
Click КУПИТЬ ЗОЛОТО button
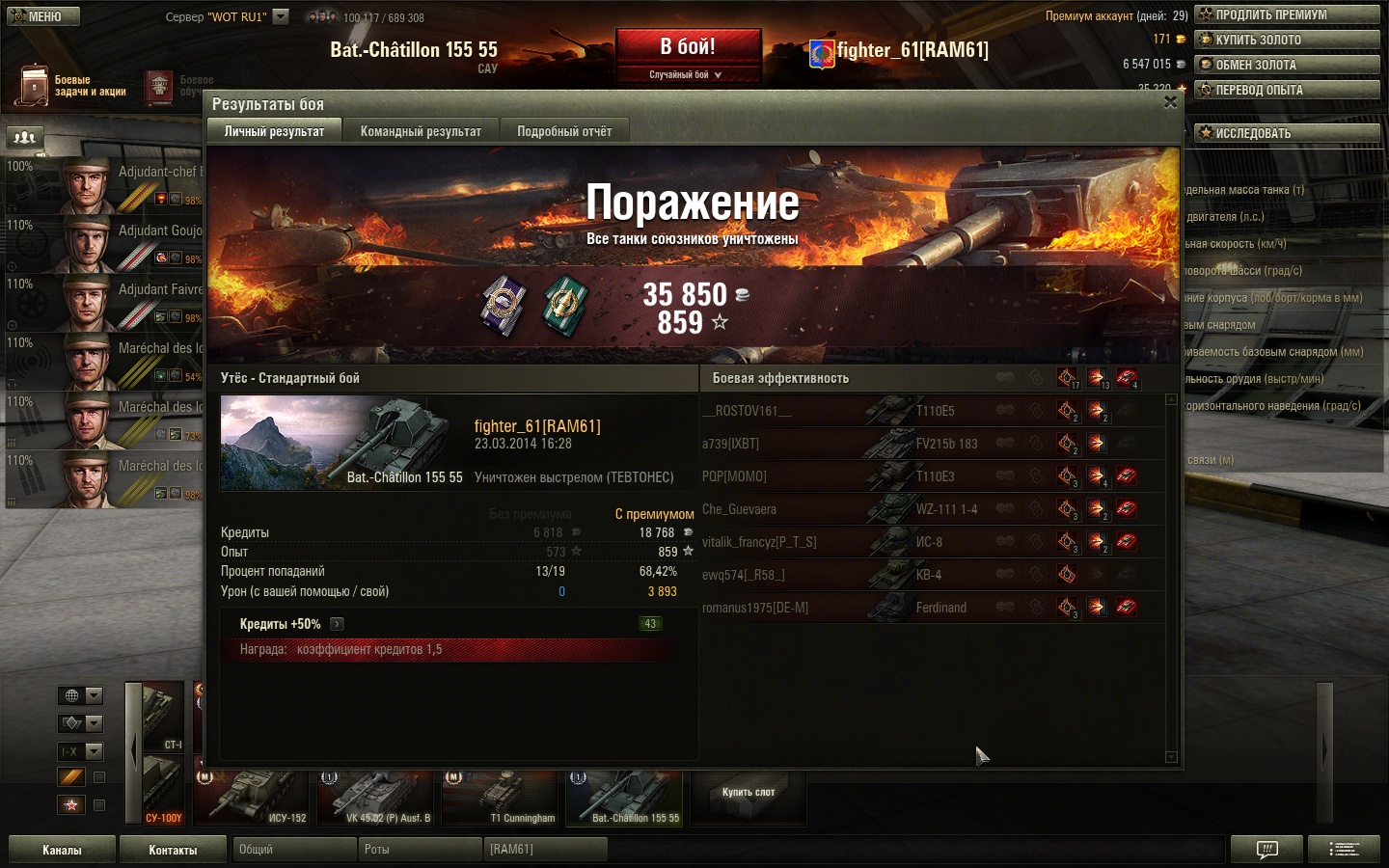[x=1287, y=40]
